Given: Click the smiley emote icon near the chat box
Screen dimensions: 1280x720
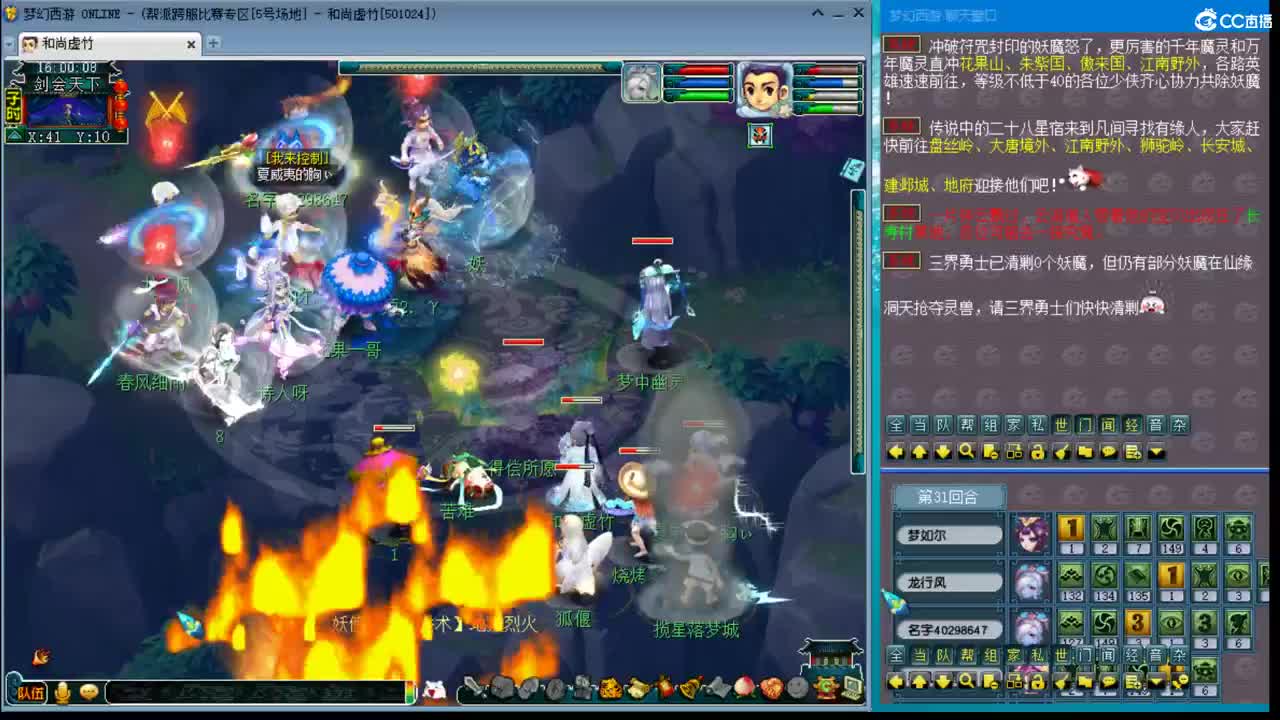Looking at the screenshot, I should [x=89, y=693].
